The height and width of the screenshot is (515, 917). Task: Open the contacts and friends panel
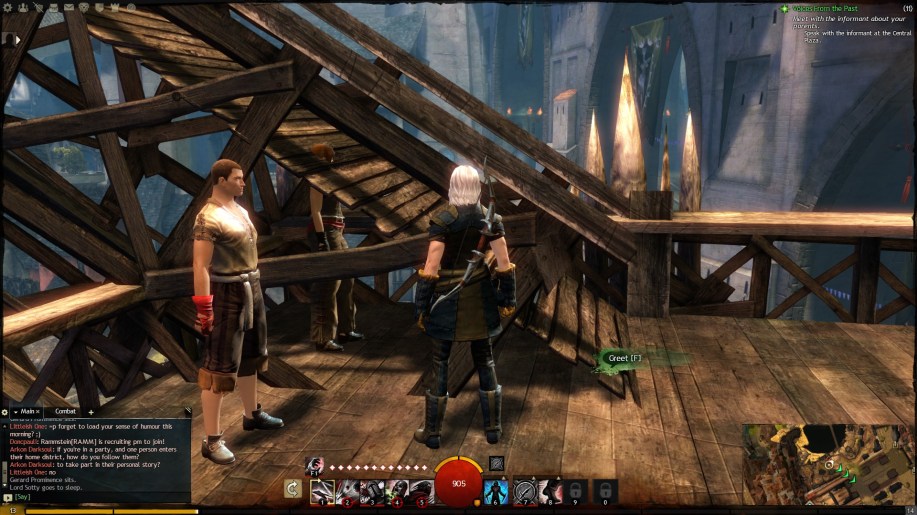pos(22,7)
